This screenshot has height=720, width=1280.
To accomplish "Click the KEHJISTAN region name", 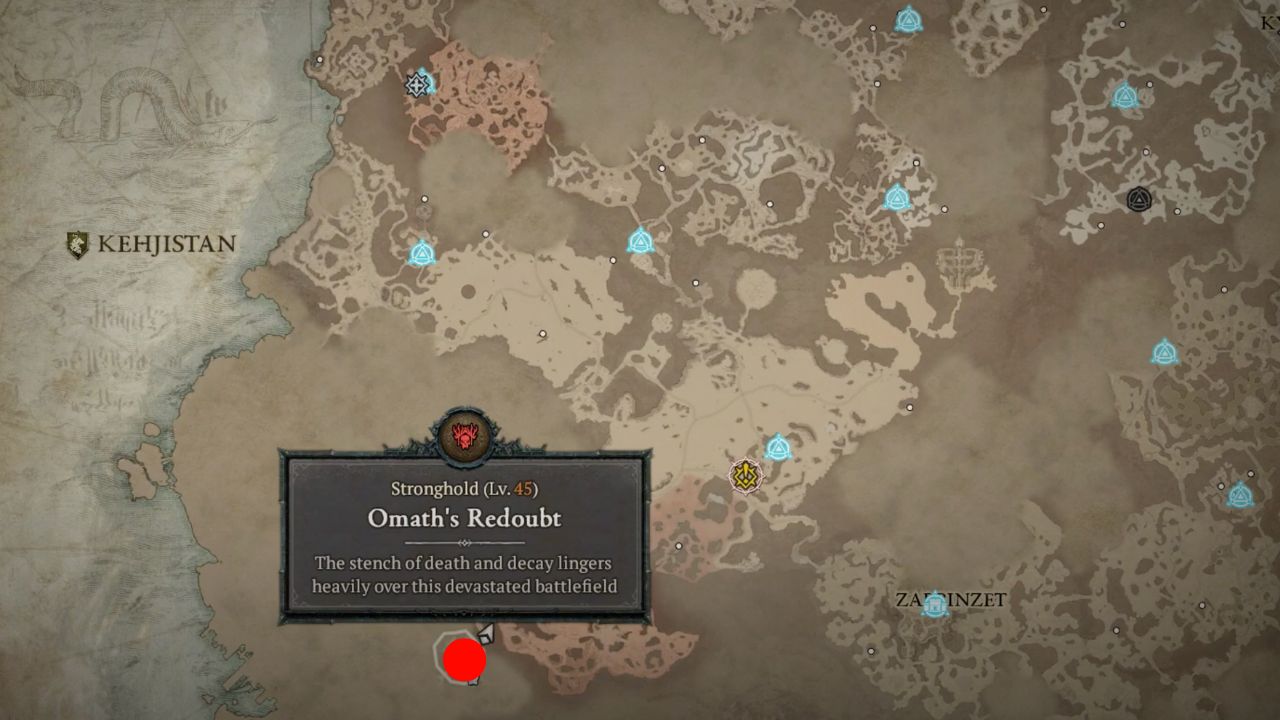I will click(166, 243).
